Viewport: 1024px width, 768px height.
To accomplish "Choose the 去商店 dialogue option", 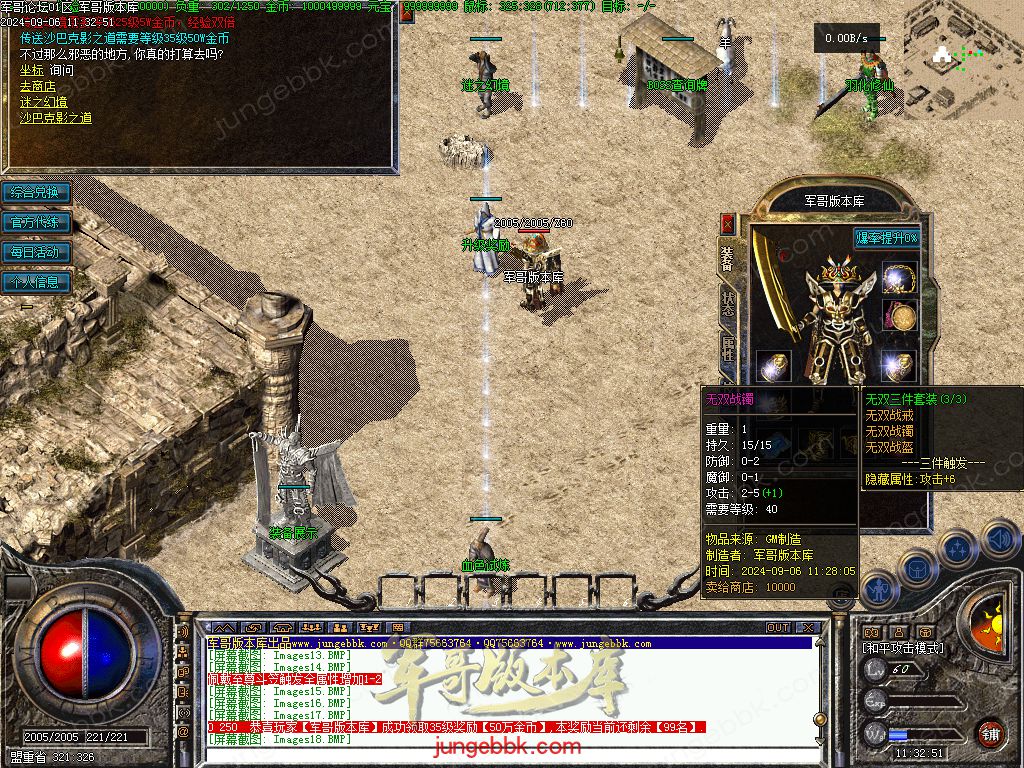I will [37, 86].
